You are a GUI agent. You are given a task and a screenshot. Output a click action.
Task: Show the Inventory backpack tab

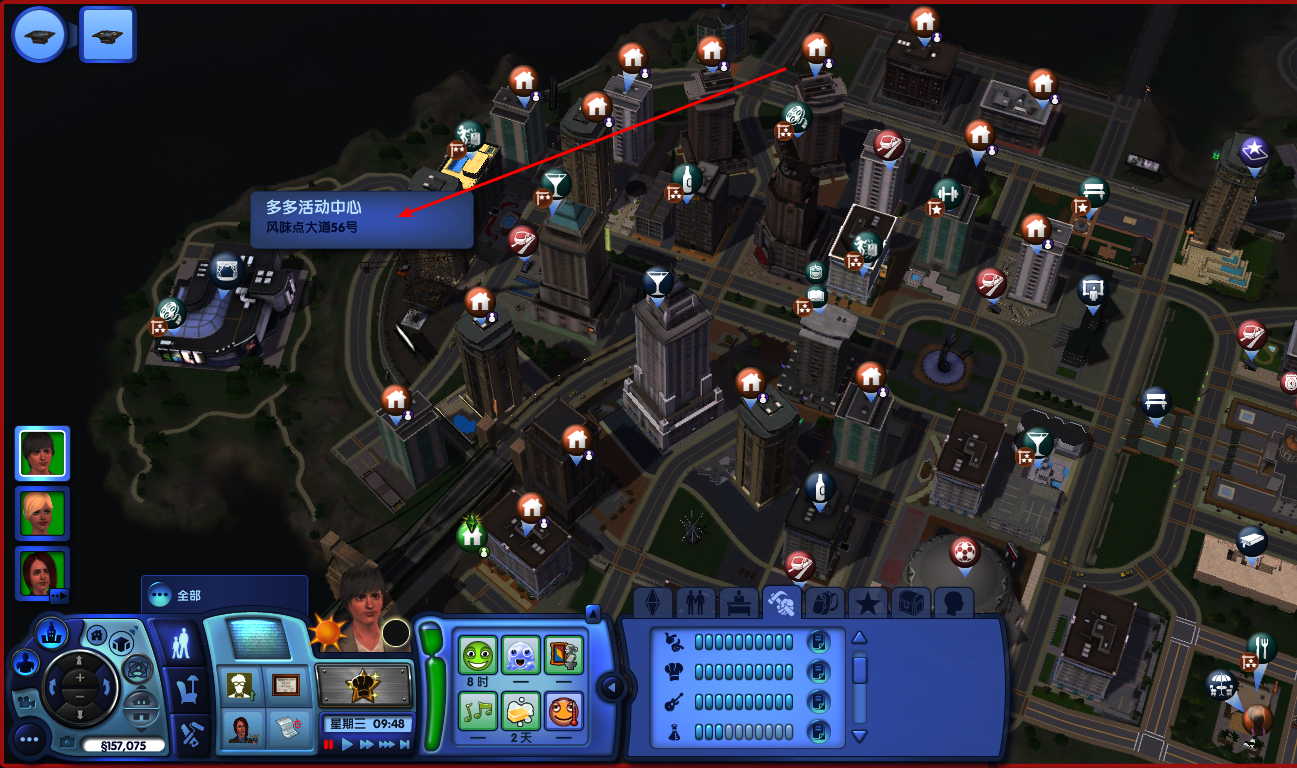pos(825,603)
